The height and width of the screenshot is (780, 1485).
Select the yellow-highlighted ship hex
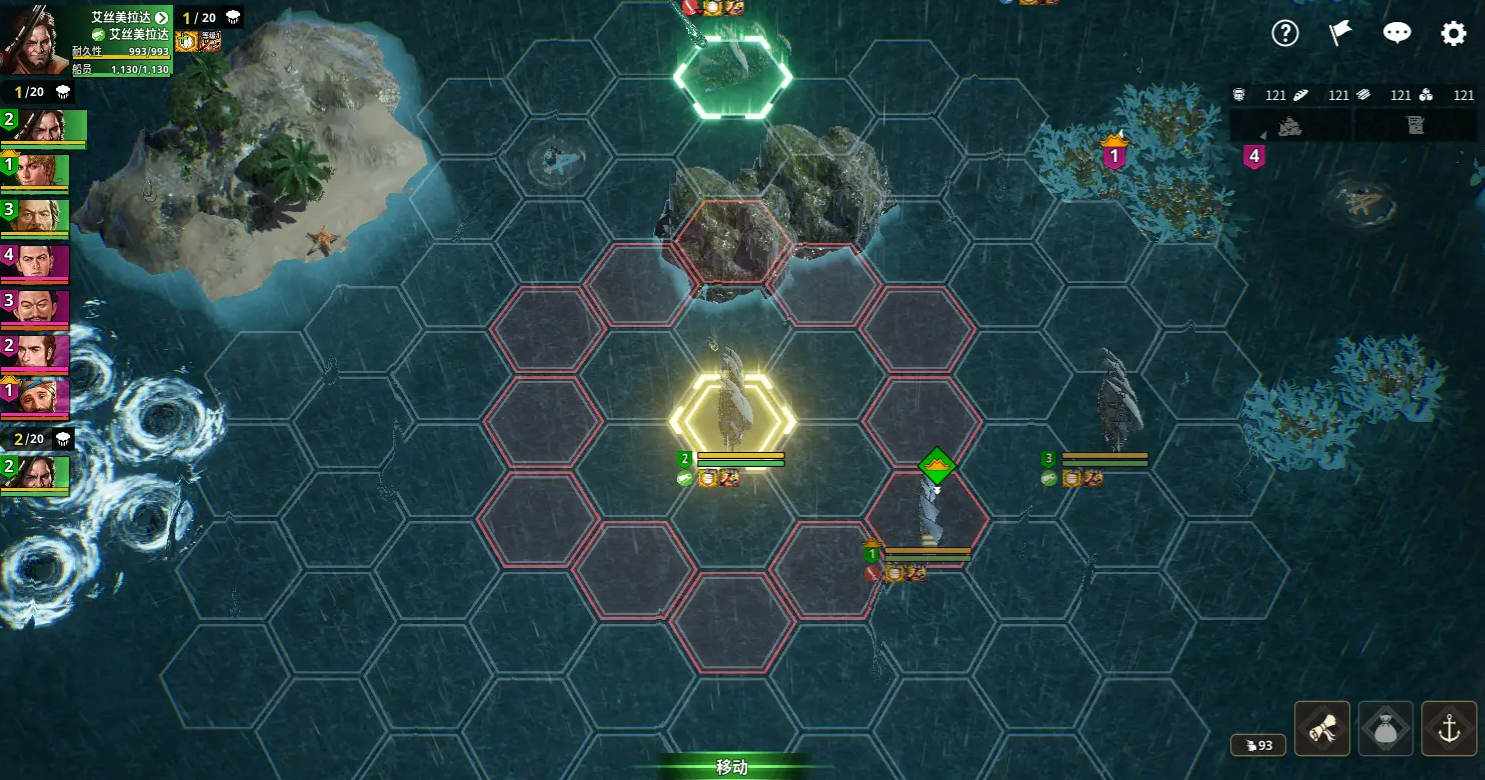(733, 422)
